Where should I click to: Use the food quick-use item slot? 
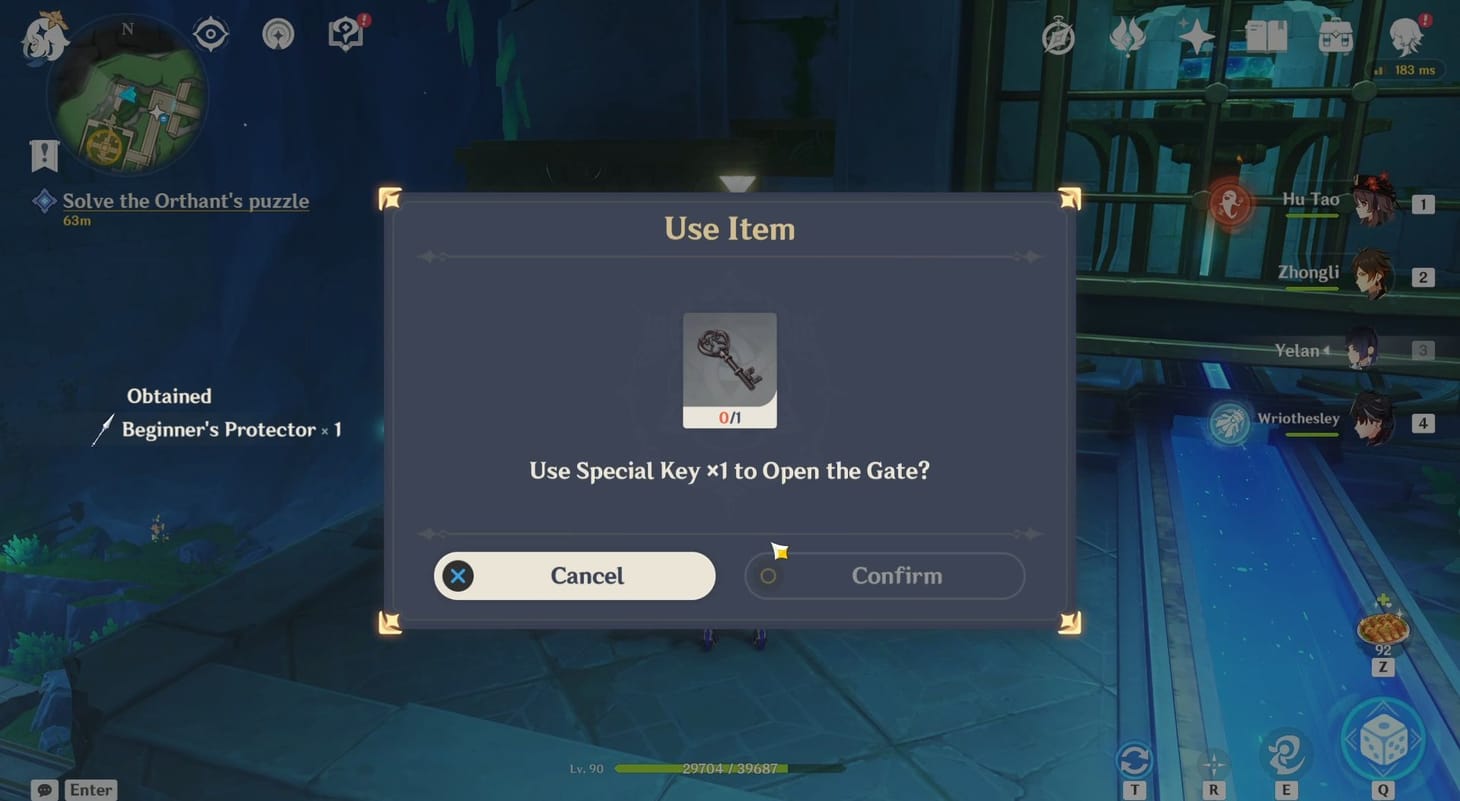1382,627
